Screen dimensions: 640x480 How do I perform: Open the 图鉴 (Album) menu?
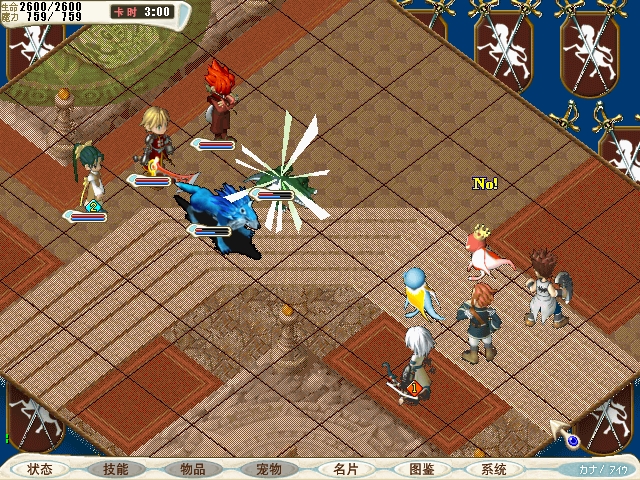[x=421, y=469]
